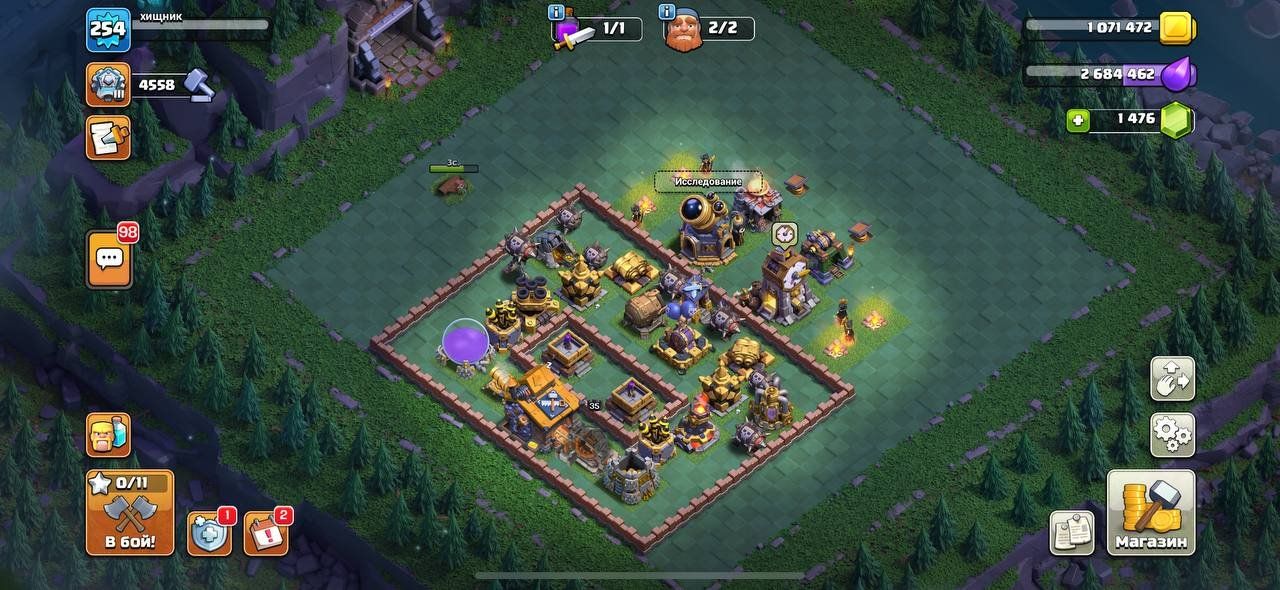Tap the purple elixir drop resource icon
The height and width of the screenshot is (590, 1280).
(x=1180, y=73)
